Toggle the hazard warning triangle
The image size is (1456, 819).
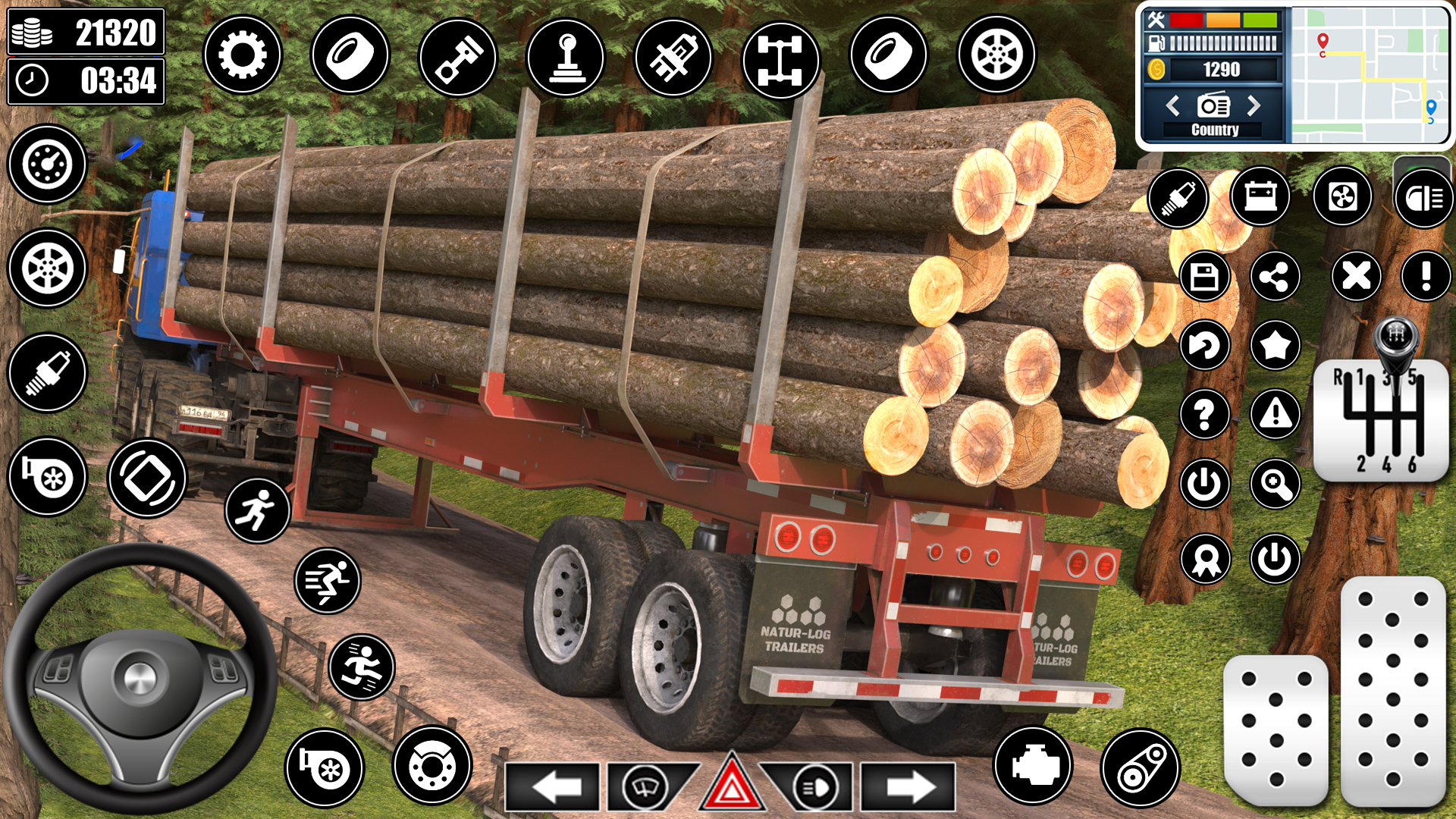coord(732,787)
